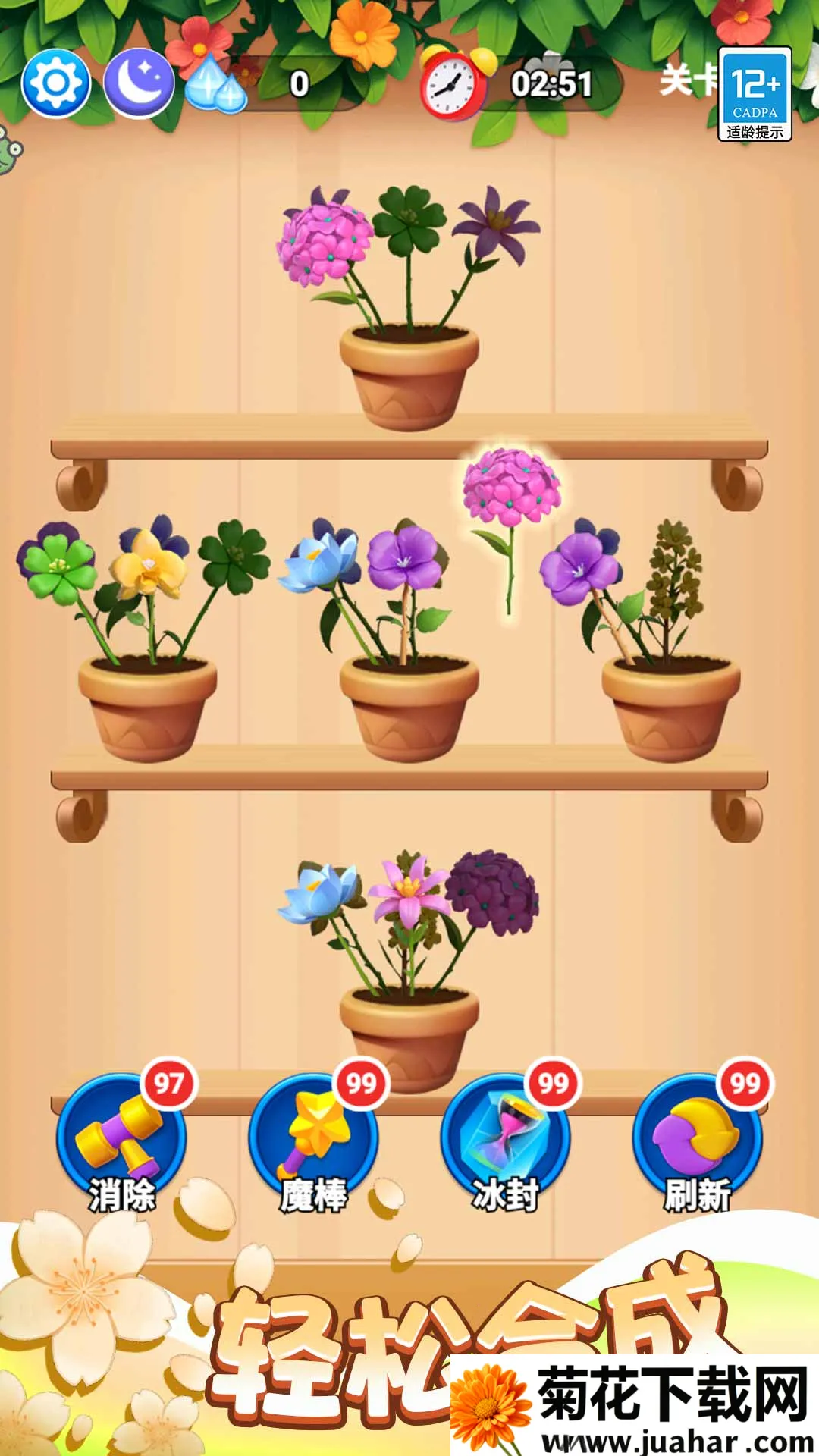
Task: Toggle the moon night mode button
Action: 138,83
